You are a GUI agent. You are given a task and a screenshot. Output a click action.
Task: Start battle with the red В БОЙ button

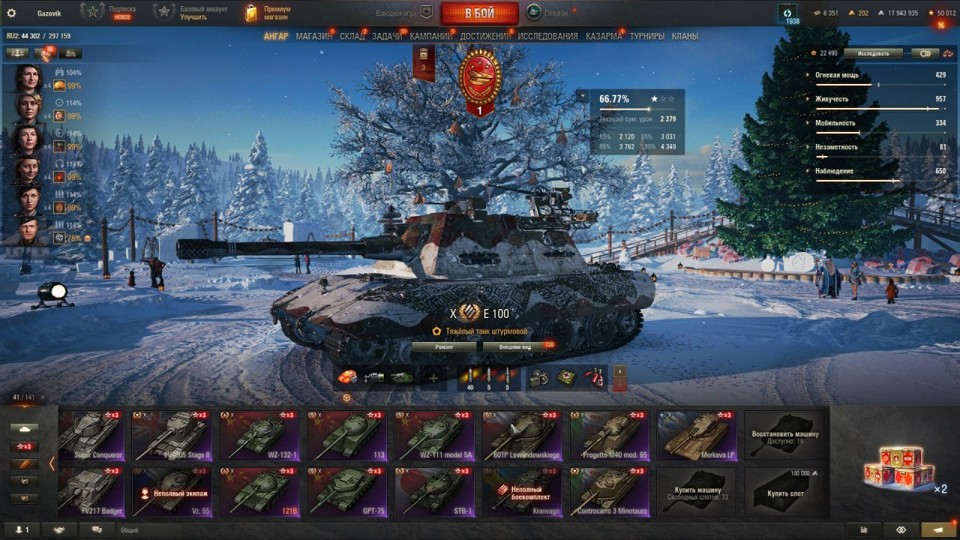(x=479, y=13)
